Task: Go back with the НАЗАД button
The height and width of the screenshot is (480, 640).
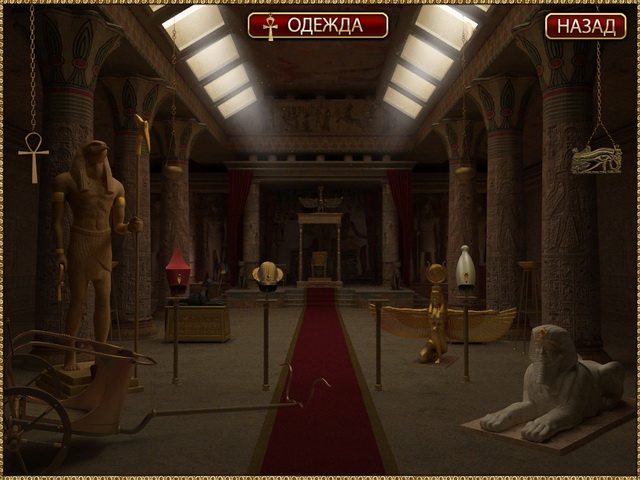Action: tap(585, 26)
